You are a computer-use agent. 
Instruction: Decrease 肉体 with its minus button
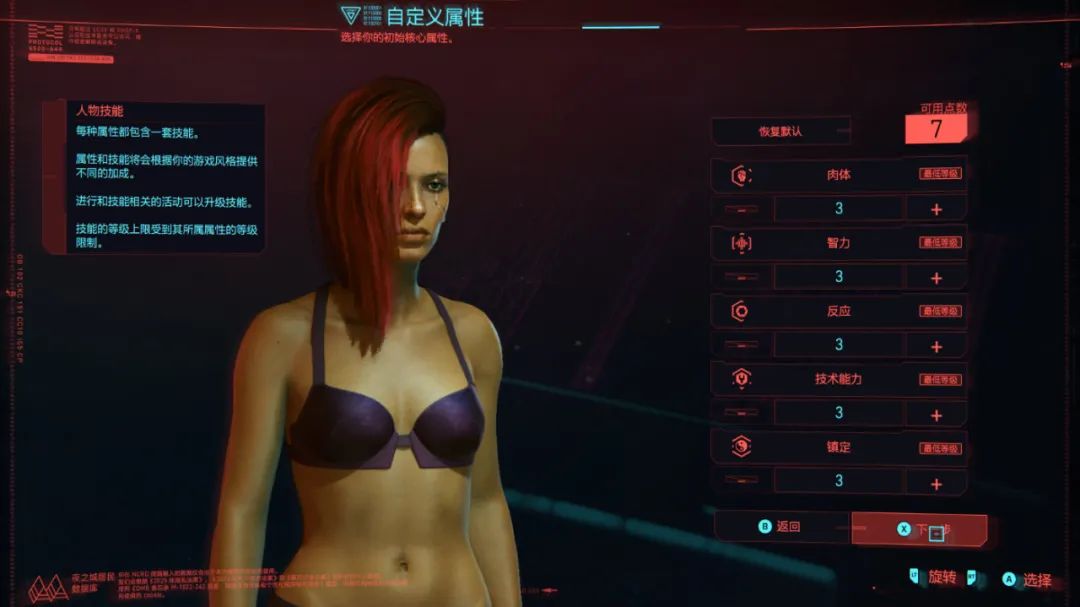pos(741,210)
